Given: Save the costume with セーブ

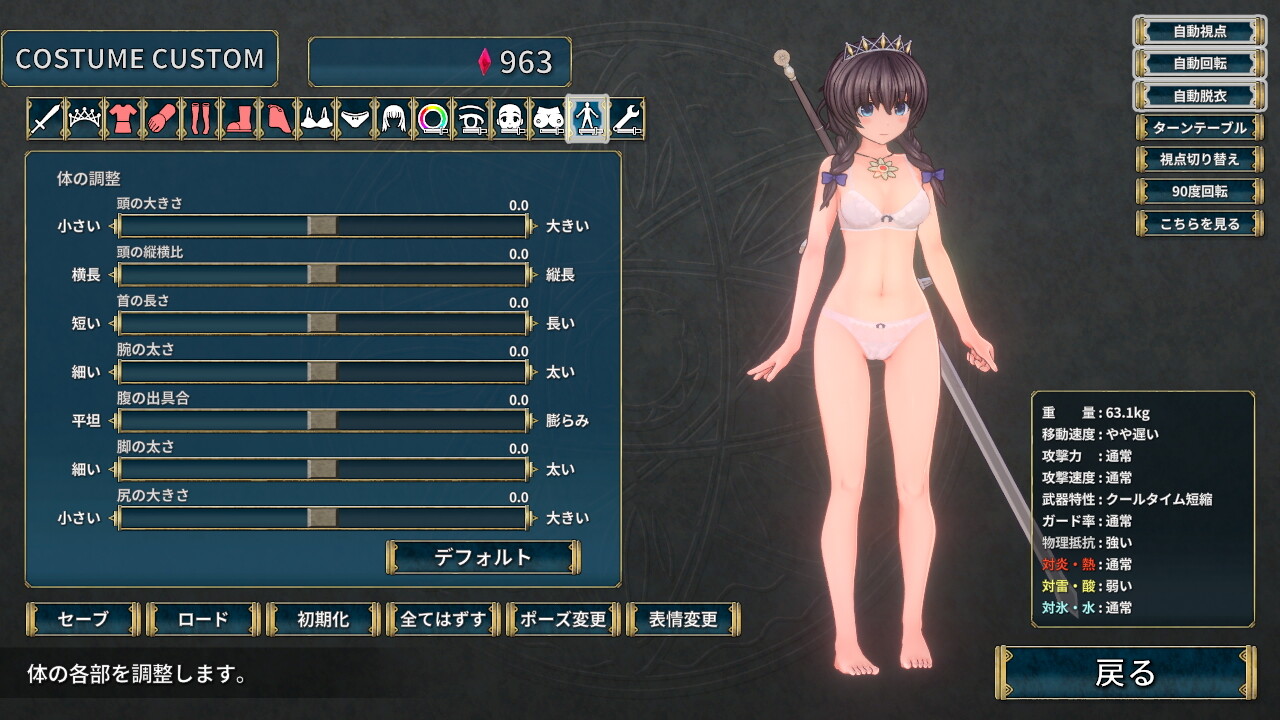Looking at the screenshot, I should pyautogui.click(x=83, y=619).
